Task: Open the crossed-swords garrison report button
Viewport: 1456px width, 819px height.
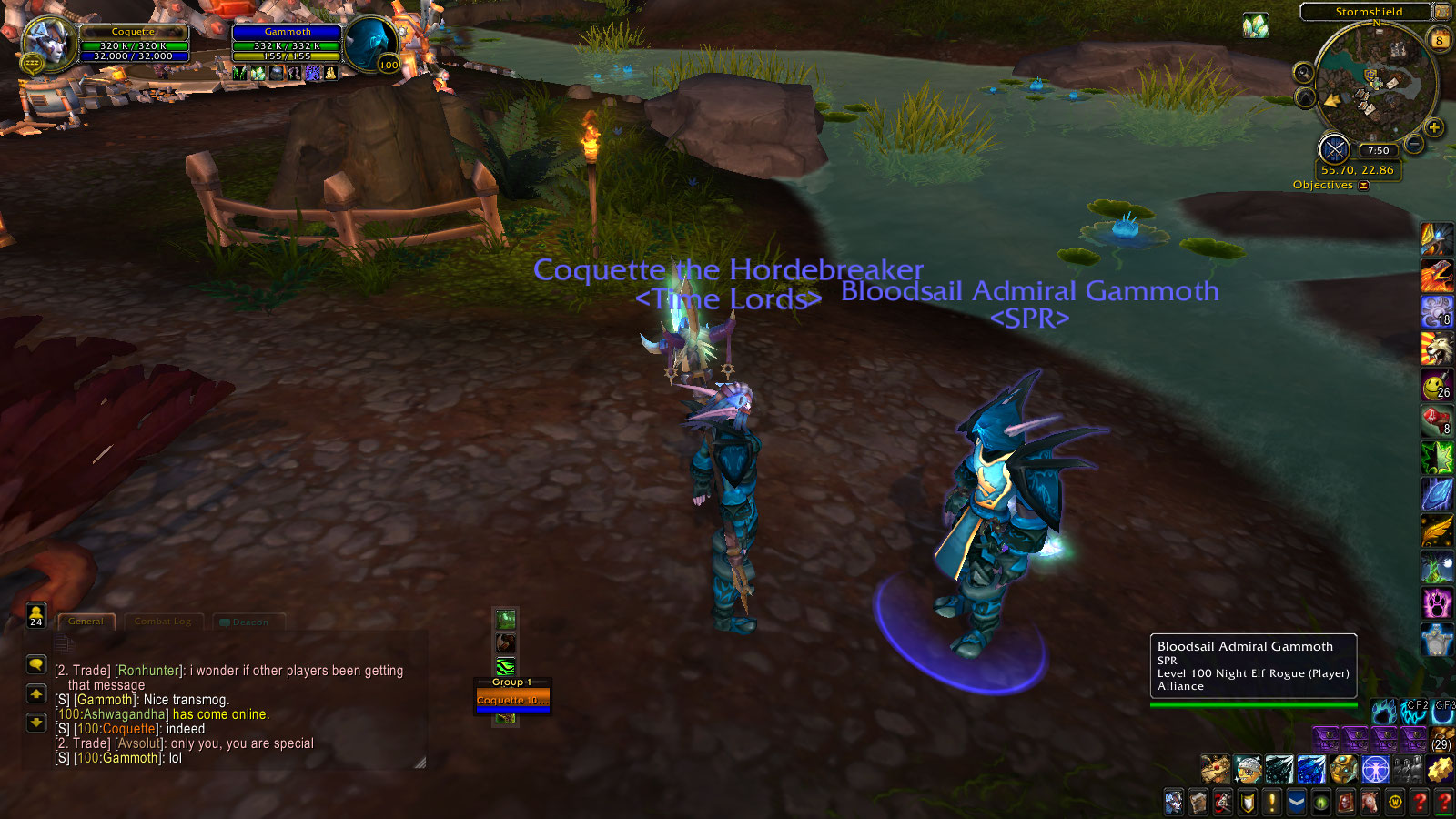Action: (1334, 148)
